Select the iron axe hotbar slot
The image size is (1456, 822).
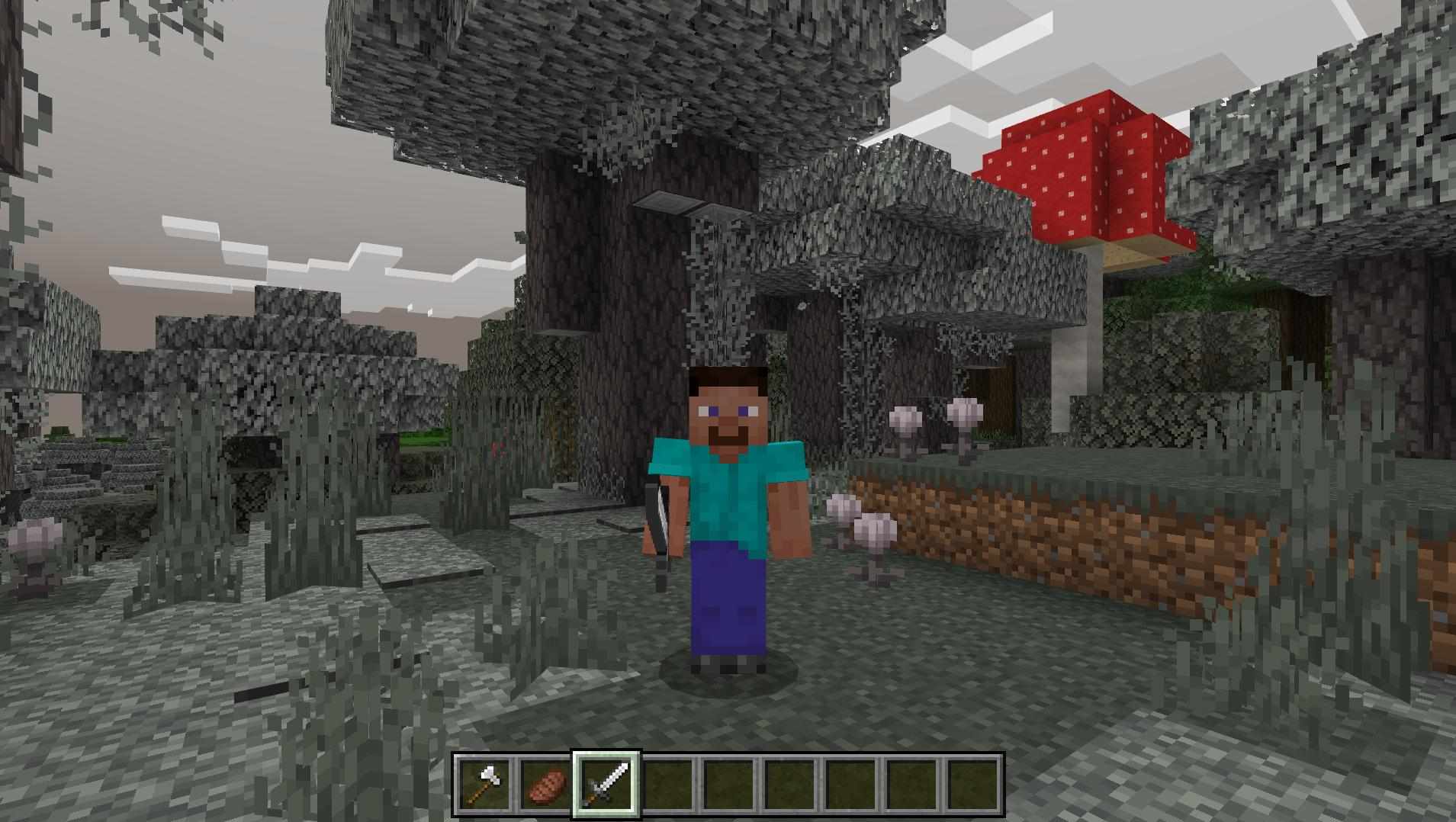tap(485, 784)
